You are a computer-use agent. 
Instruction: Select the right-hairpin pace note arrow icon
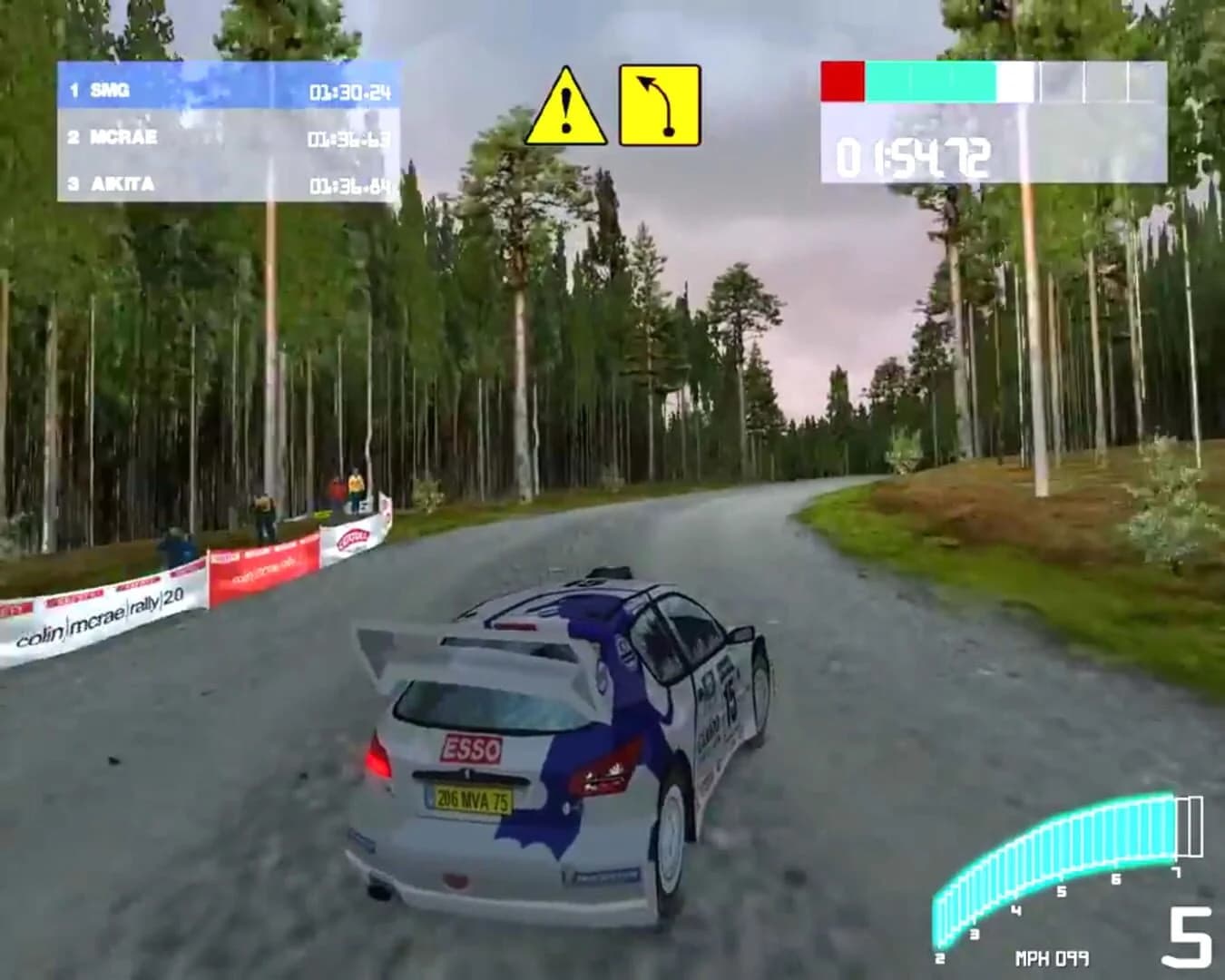click(660, 103)
